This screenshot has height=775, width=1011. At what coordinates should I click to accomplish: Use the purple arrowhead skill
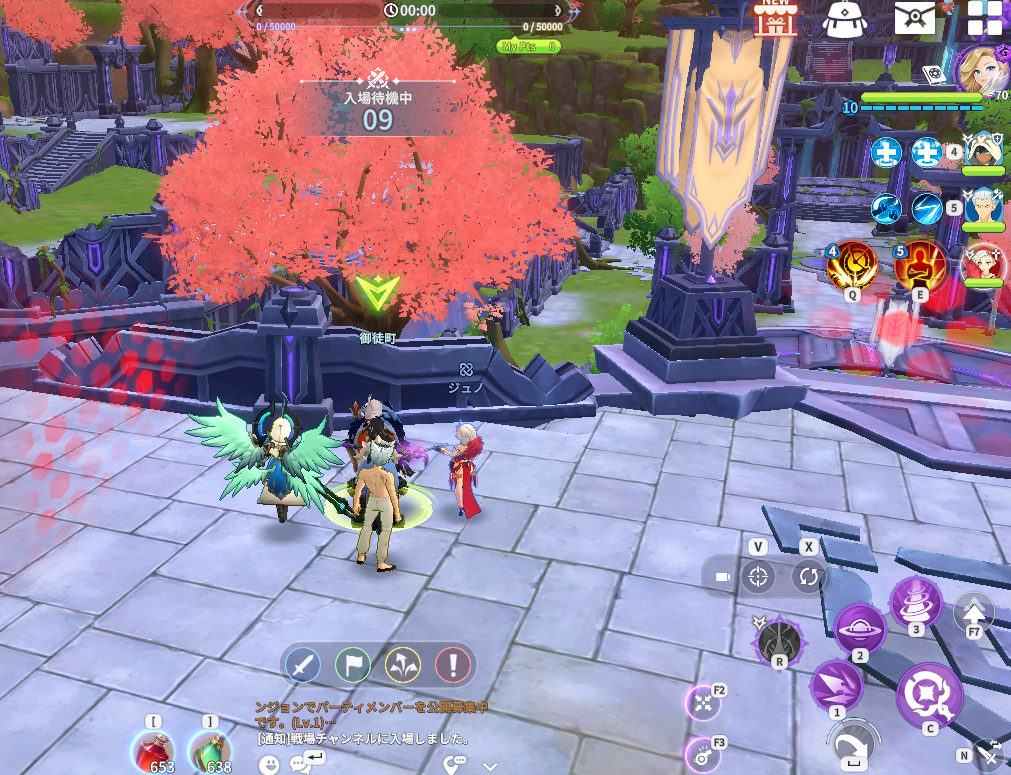(x=835, y=686)
